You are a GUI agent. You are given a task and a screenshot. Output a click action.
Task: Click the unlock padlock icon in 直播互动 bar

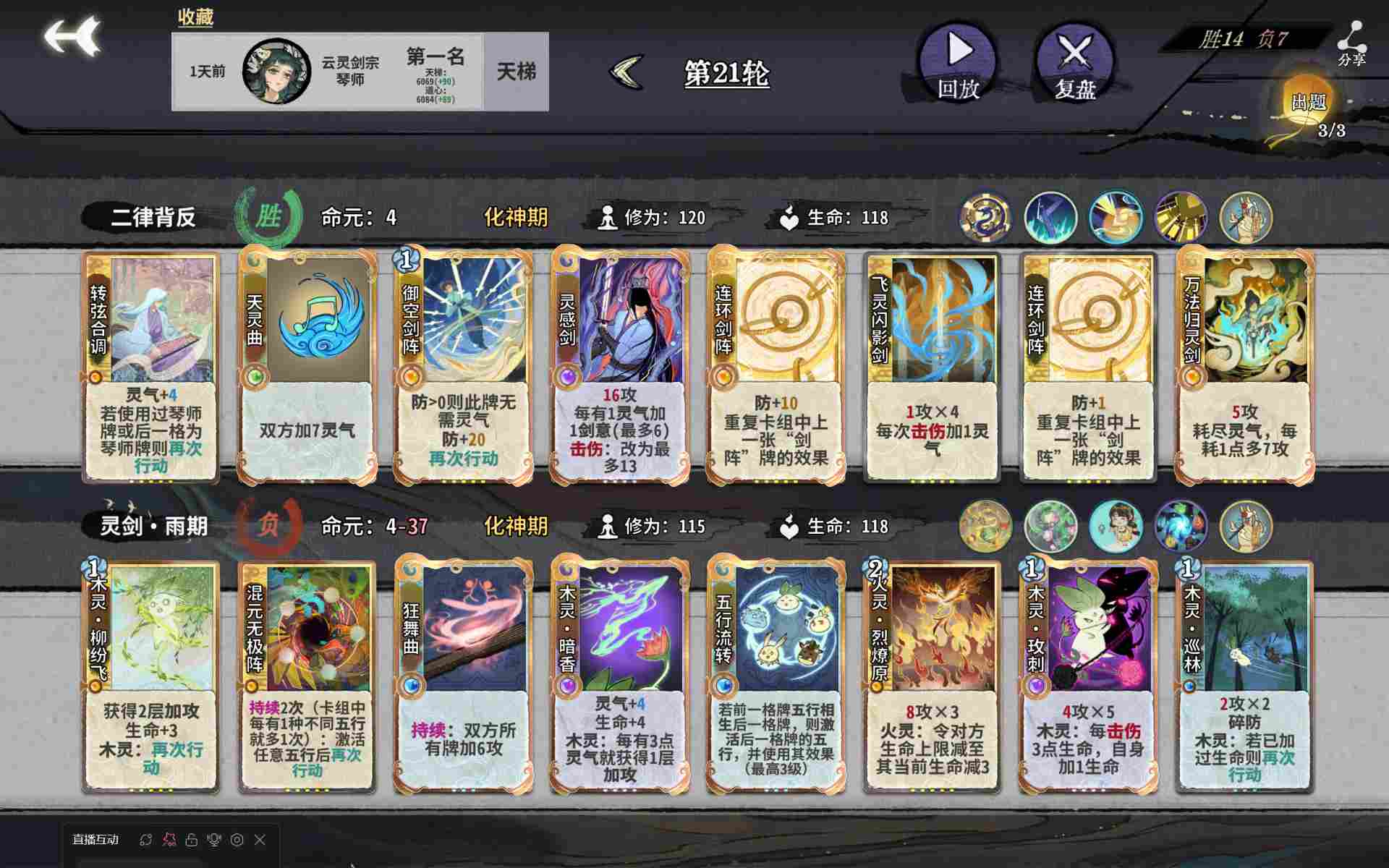tap(192, 841)
